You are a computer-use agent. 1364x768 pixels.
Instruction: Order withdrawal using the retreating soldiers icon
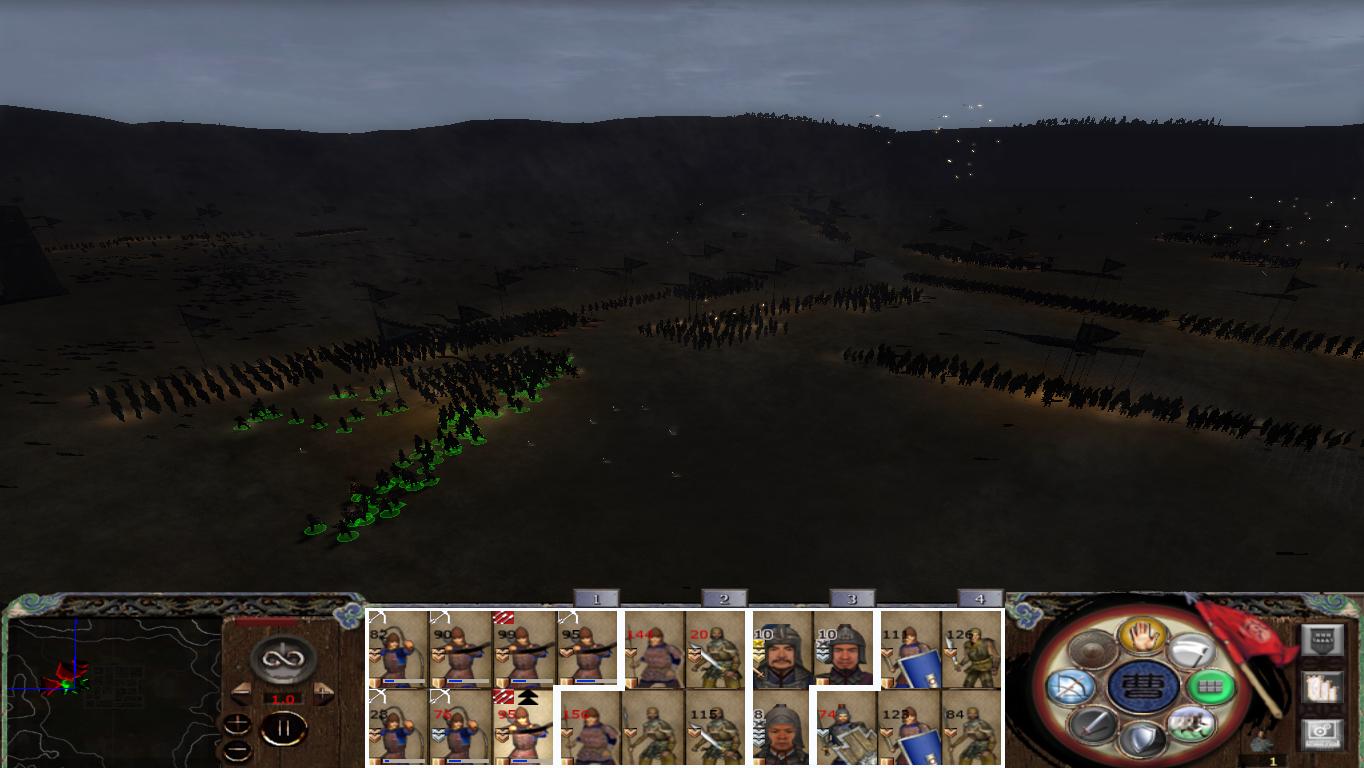(x=1192, y=725)
